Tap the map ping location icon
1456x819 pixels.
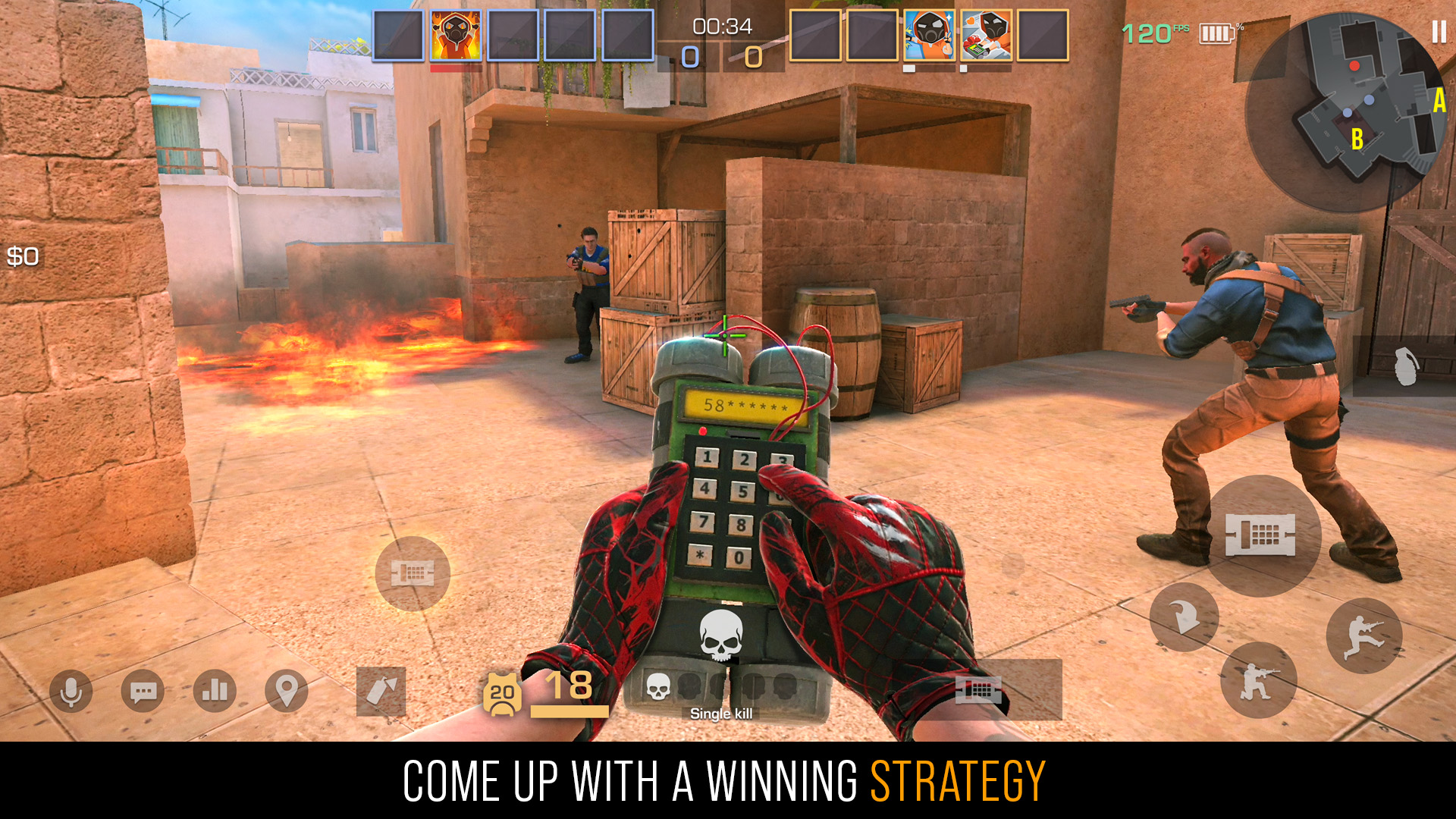285,691
